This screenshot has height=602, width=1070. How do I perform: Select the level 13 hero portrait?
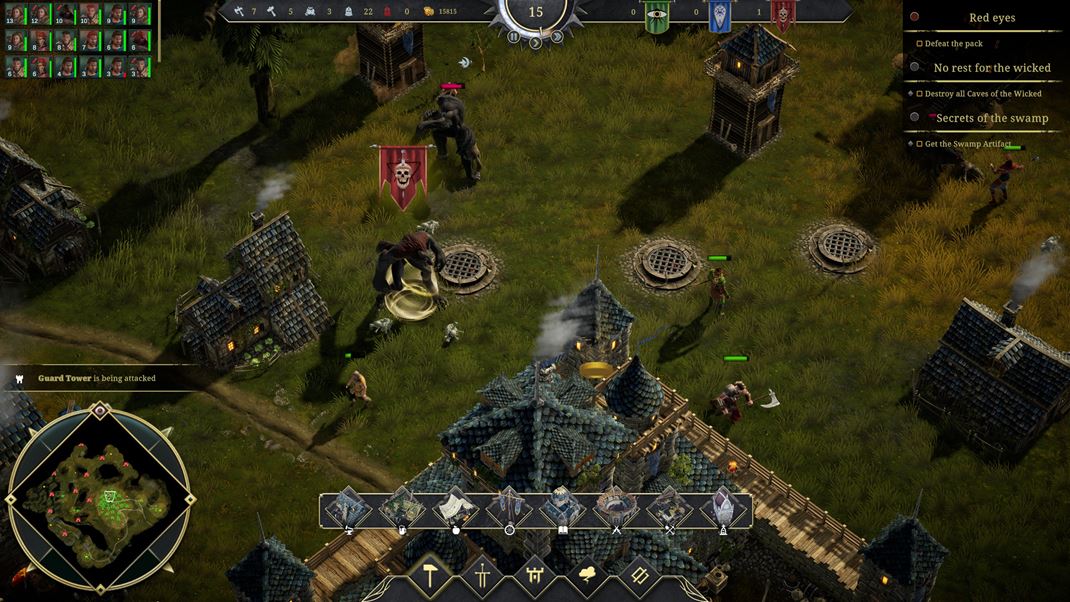16,15
